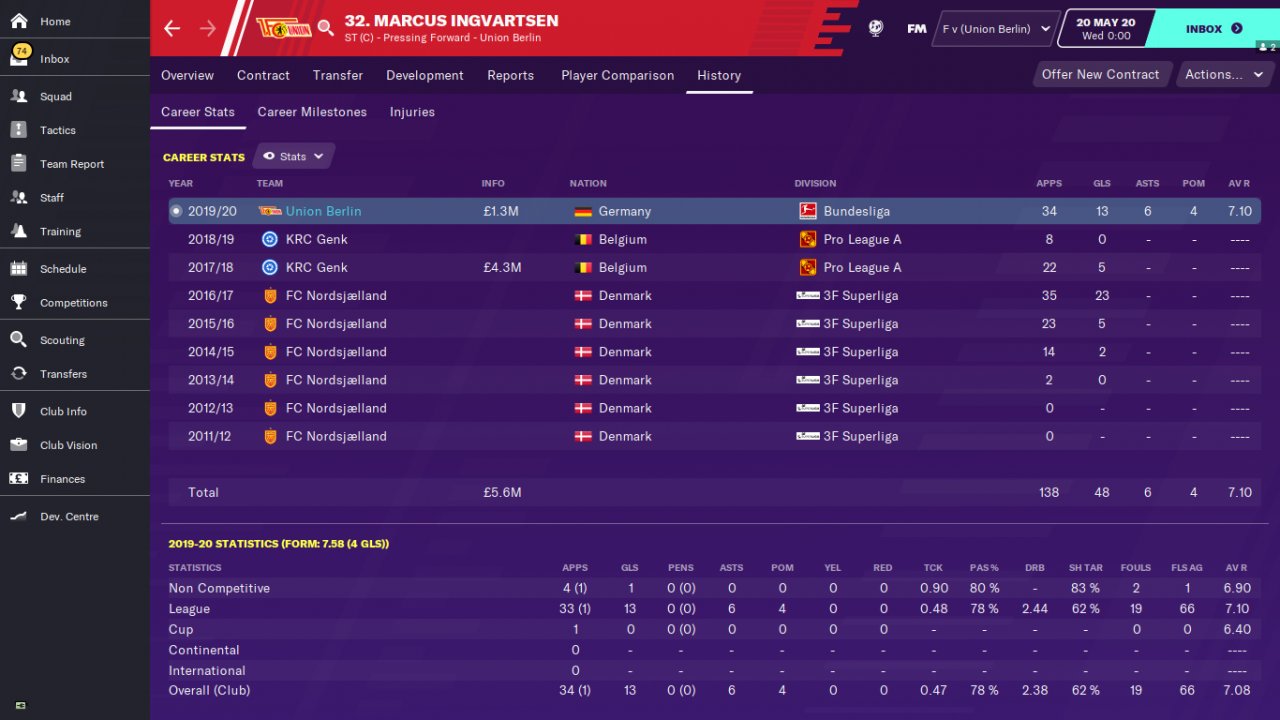Show the Scouting screen

tap(62, 340)
